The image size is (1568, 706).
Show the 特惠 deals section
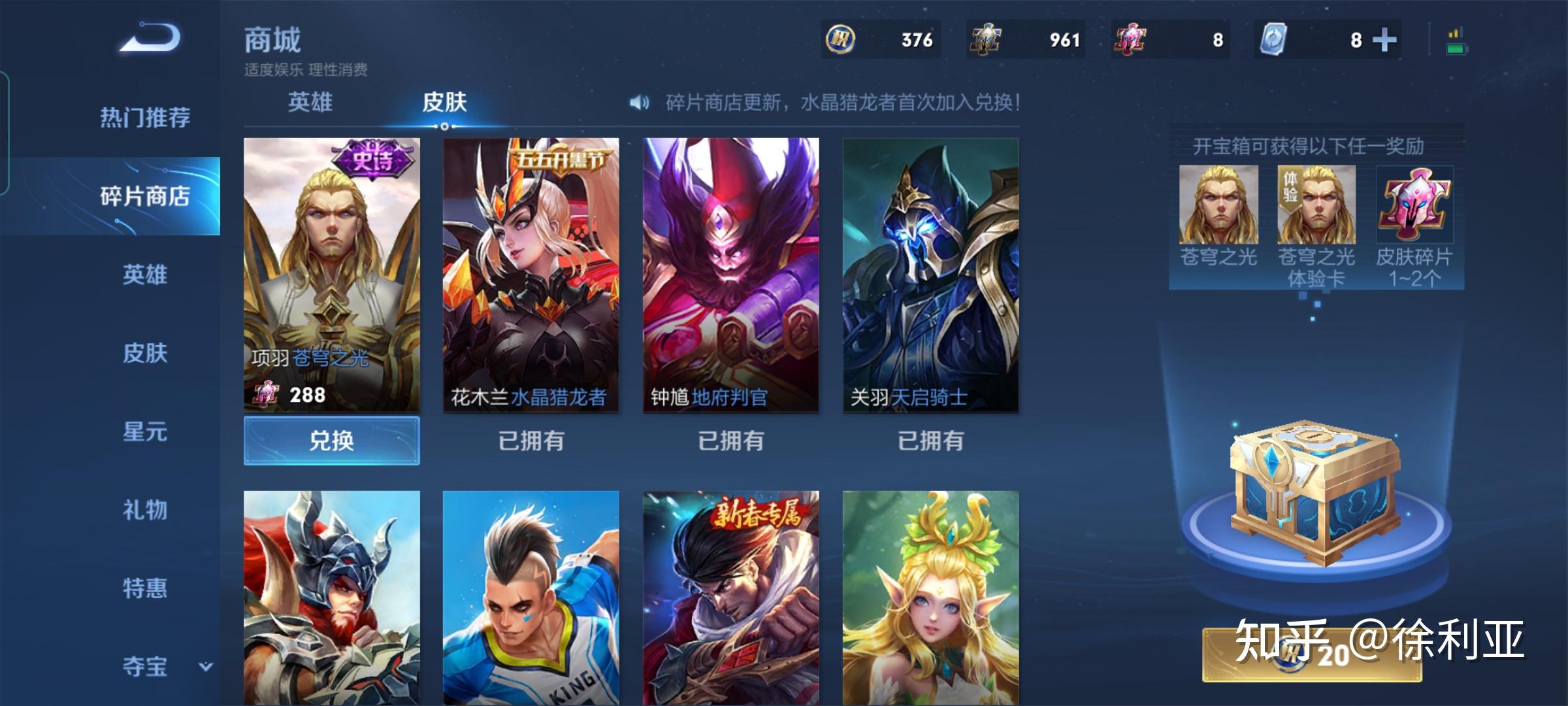pos(145,588)
